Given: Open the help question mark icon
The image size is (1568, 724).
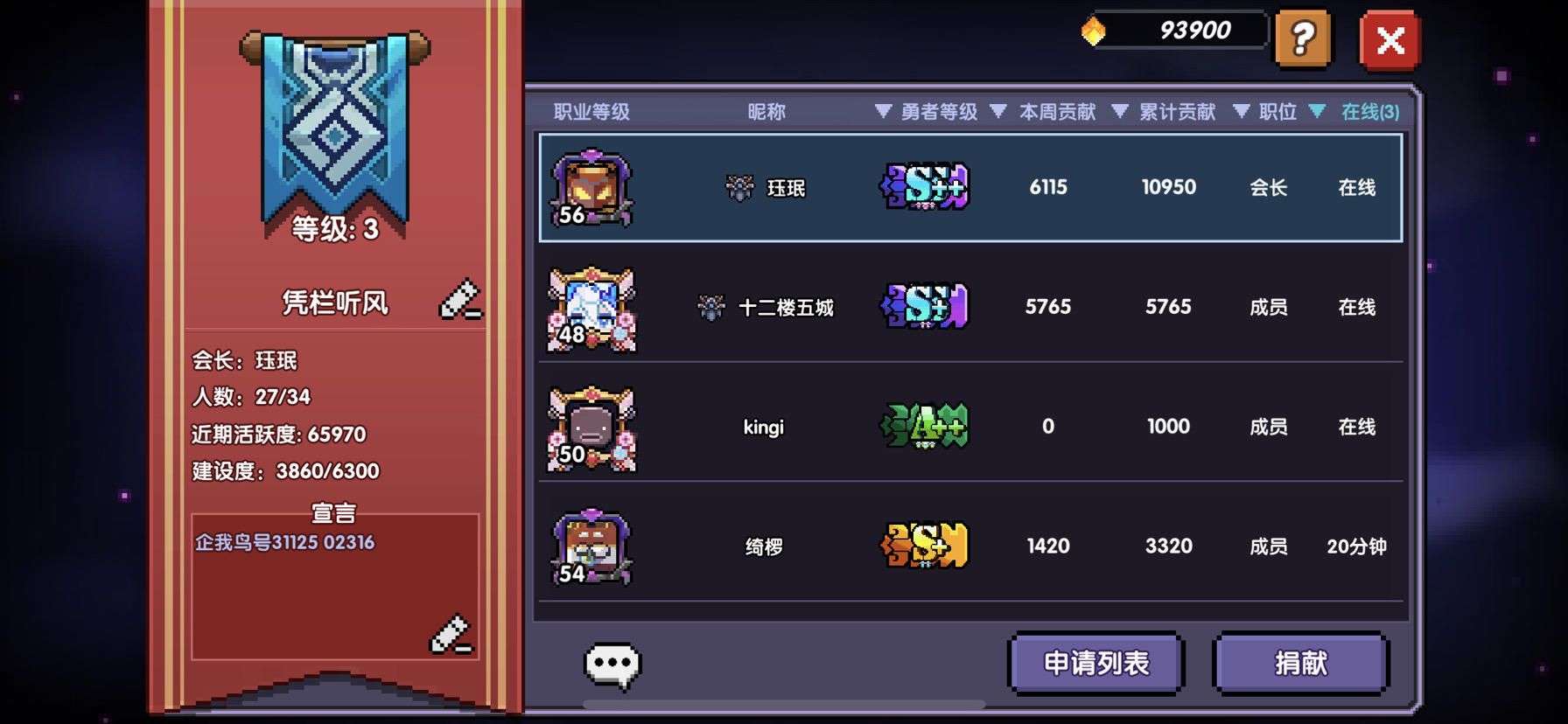Looking at the screenshot, I should 1303,39.
